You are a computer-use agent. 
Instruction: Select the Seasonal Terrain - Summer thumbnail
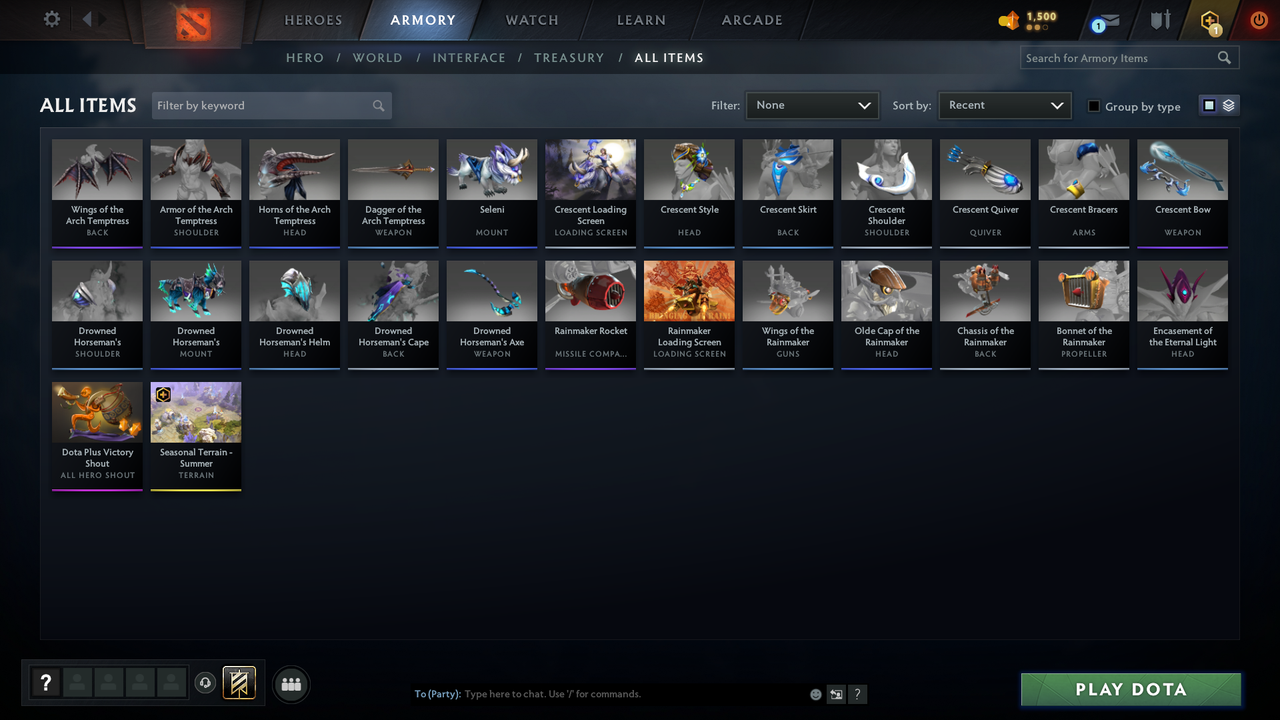(196, 411)
